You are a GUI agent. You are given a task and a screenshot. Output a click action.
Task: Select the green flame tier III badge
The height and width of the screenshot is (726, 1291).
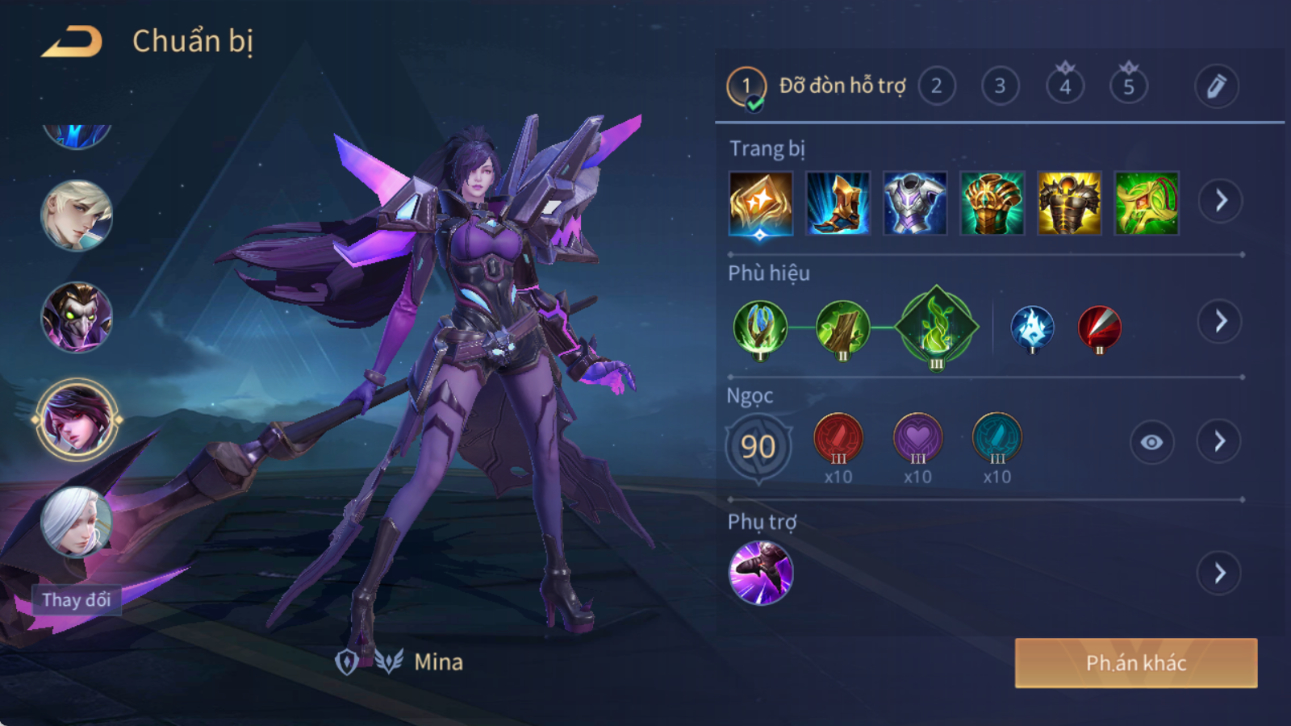pyautogui.click(x=936, y=327)
